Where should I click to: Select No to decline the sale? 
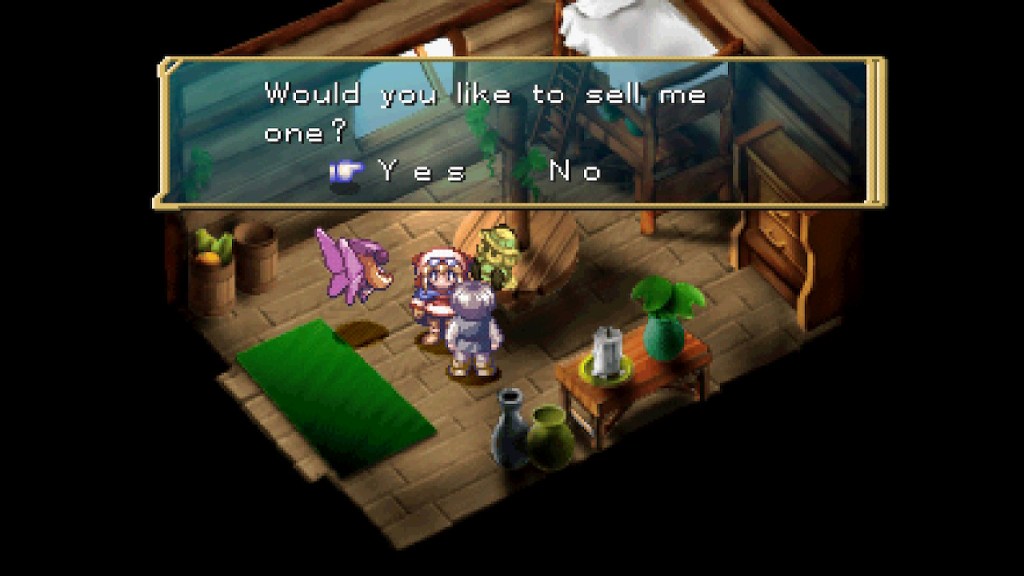pos(575,171)
